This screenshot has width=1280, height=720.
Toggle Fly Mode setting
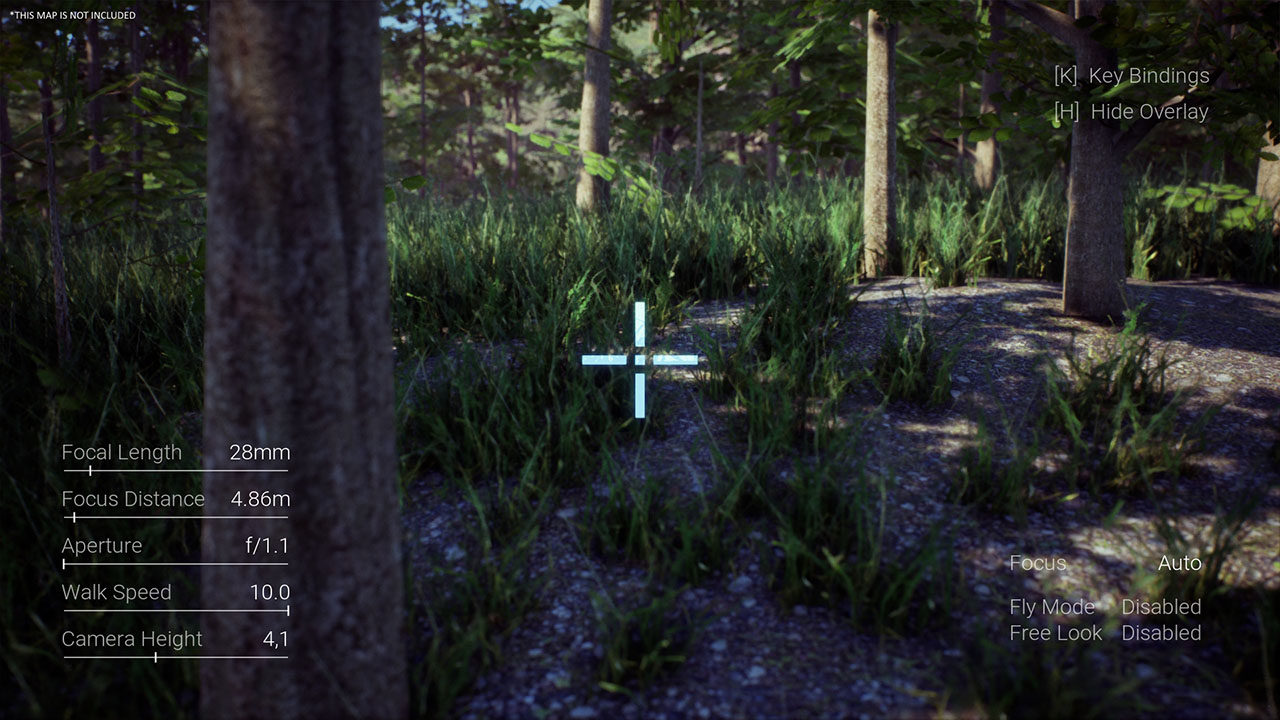[1160, 607]
